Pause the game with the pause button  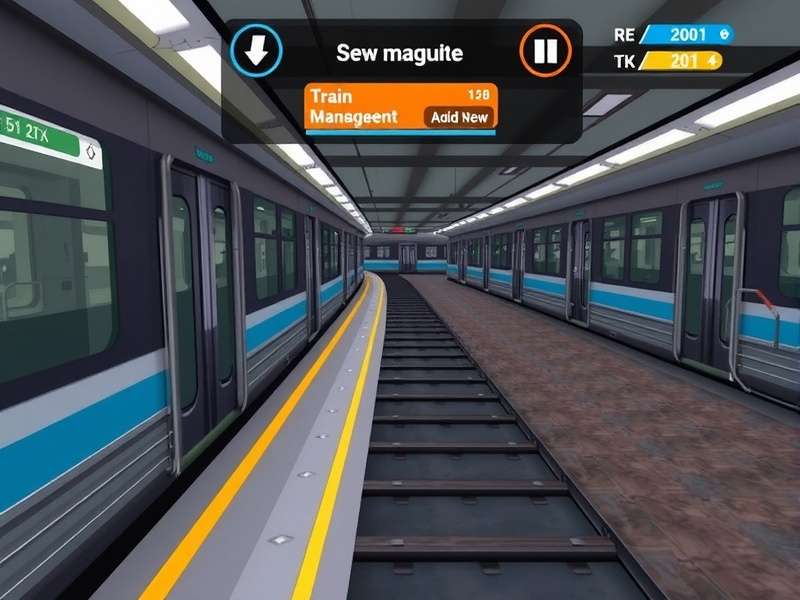(545, 51)
